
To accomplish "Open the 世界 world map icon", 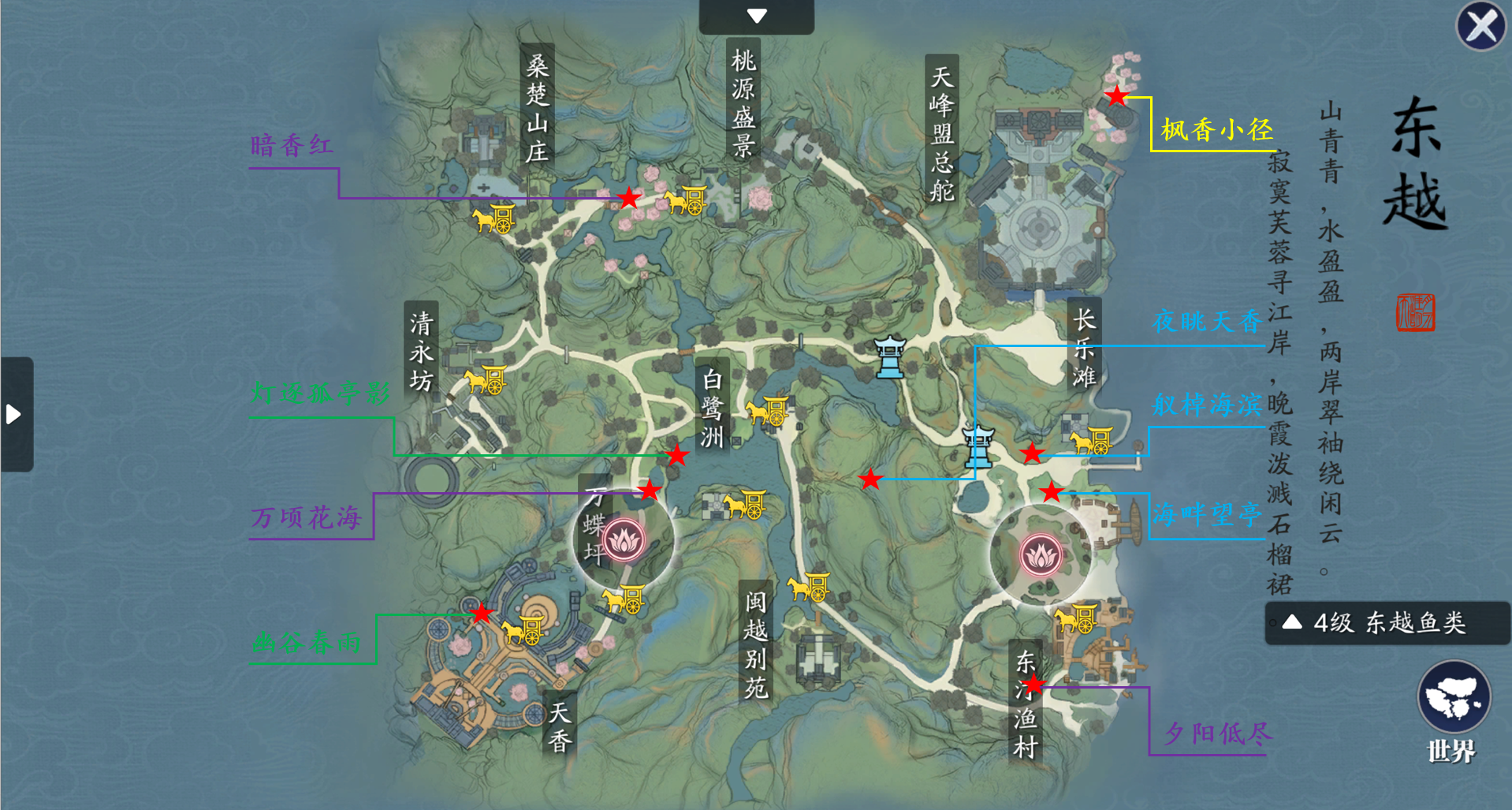I will pos(1454,698).
